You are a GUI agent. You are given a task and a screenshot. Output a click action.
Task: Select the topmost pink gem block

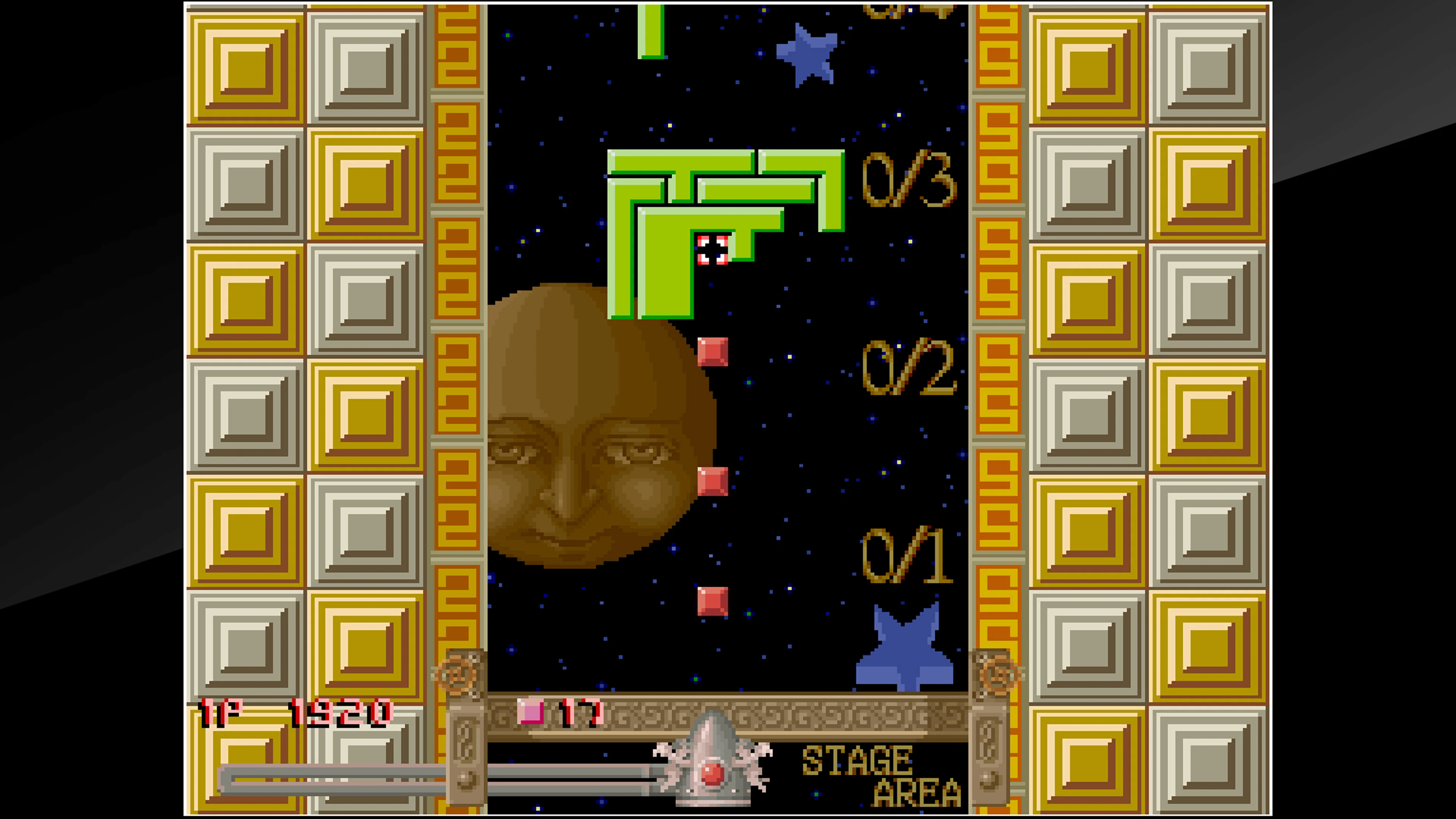(x=713, y=351)
